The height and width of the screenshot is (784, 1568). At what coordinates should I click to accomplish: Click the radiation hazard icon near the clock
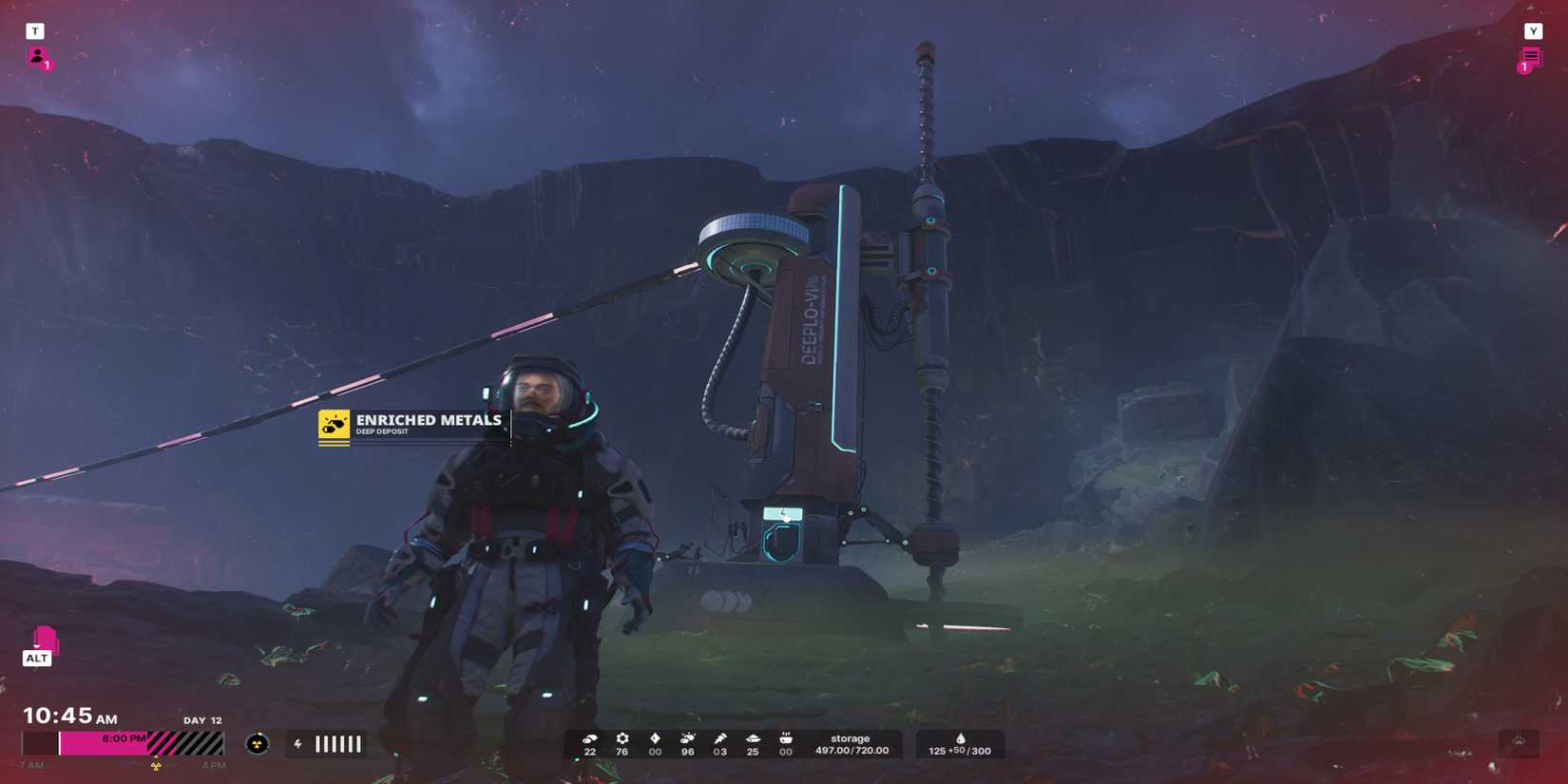(x=255, y=743)
